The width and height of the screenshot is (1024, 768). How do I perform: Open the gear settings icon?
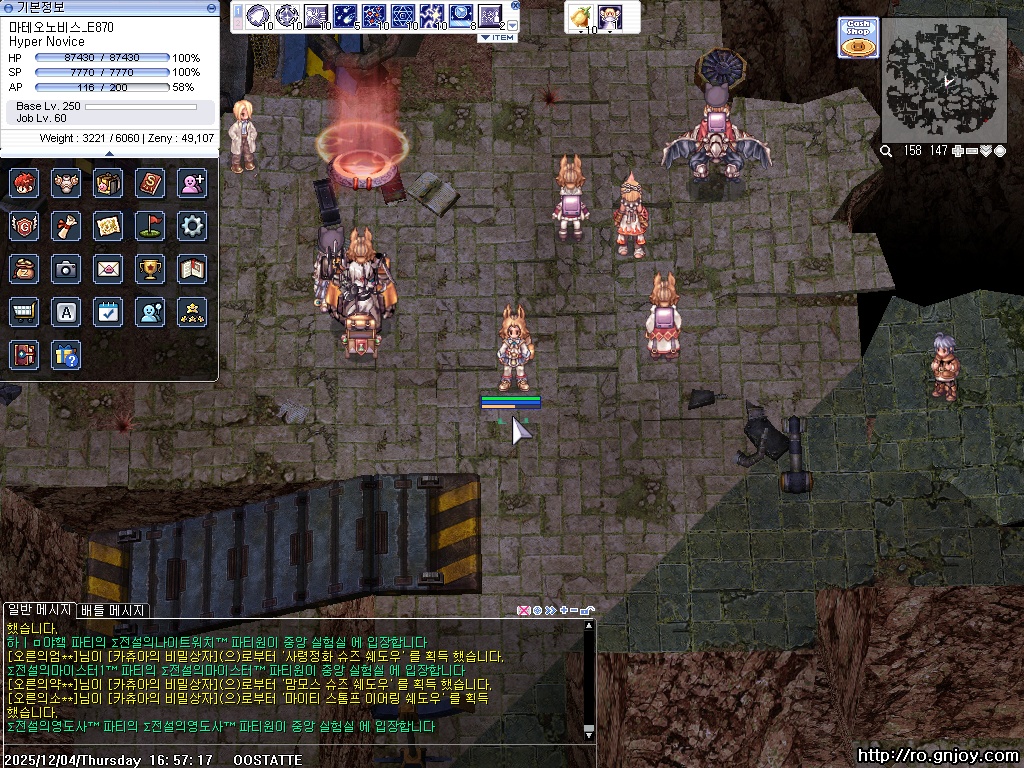(x=192, y=225)
